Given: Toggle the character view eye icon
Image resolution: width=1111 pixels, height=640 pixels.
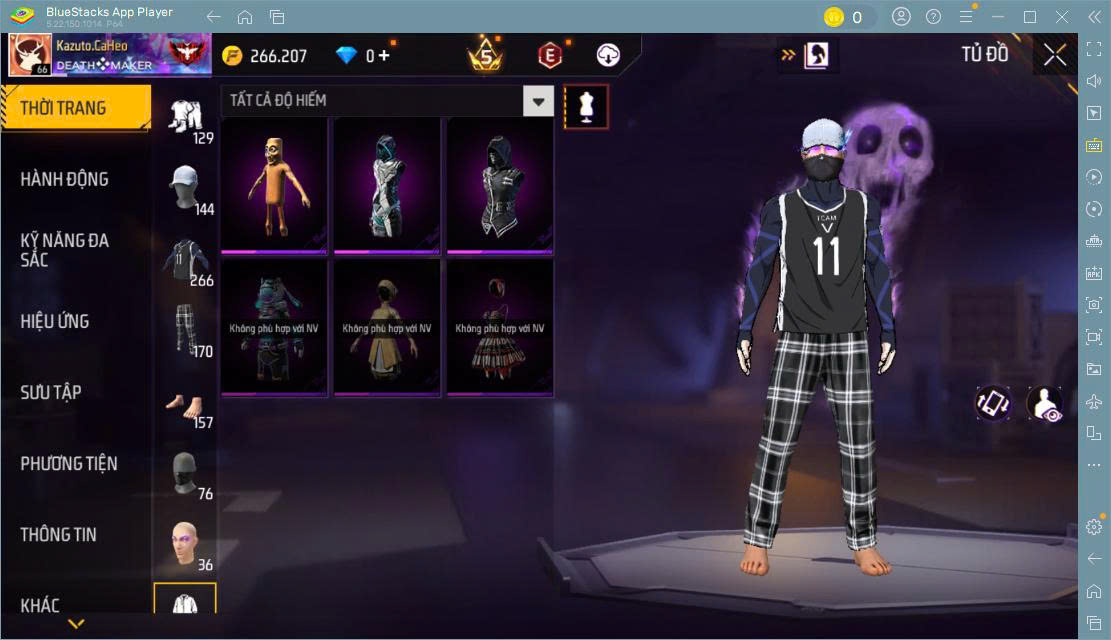Looking at the screenshot, I should (1046, 403).
